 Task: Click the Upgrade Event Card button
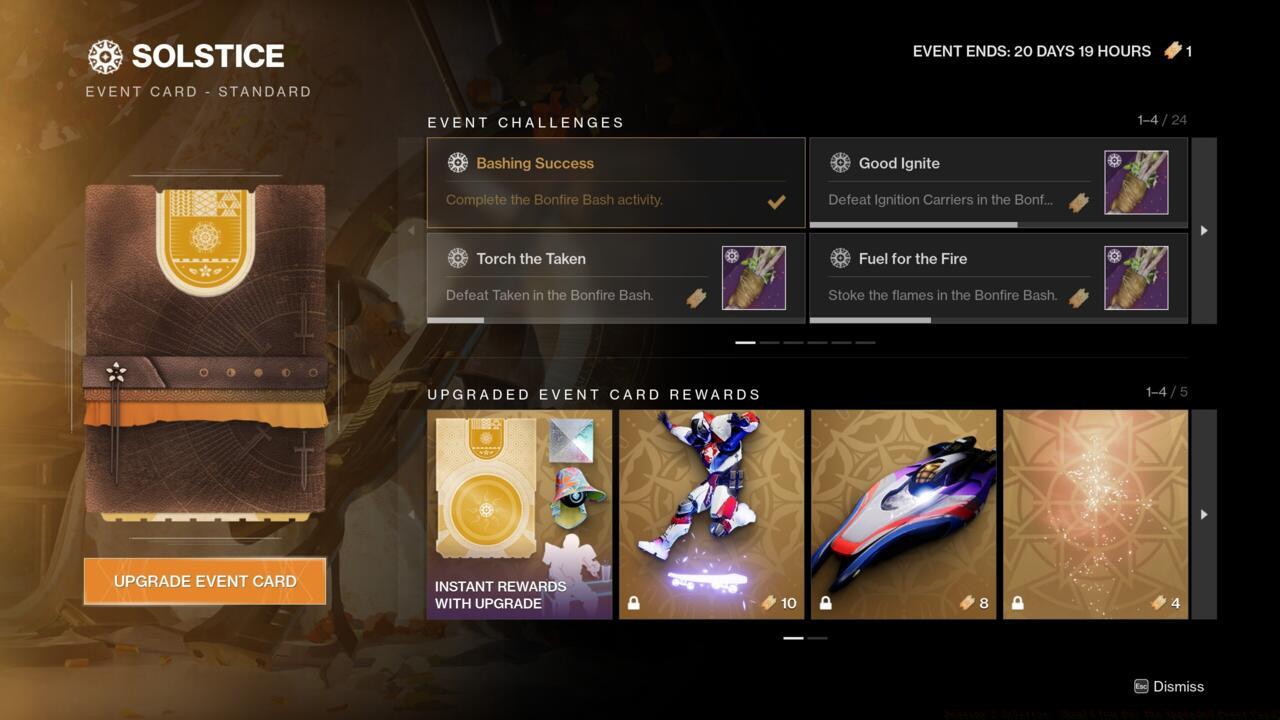tap(204, 581)
